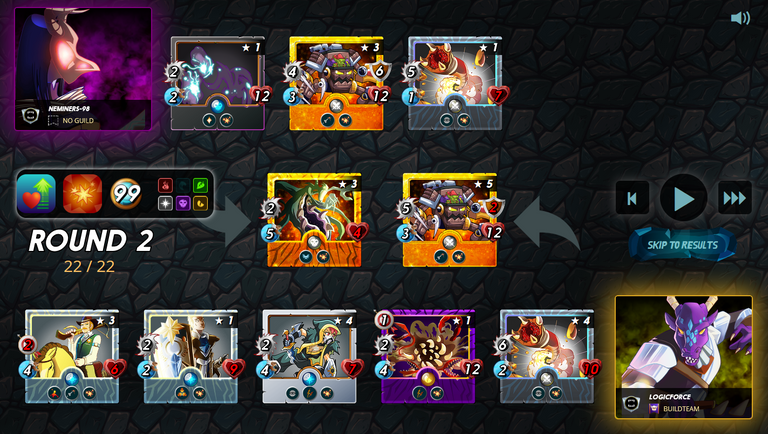Inspect the 99 mana cap icon
Viewport: 768px width, 434px height.
pos(126,194)
